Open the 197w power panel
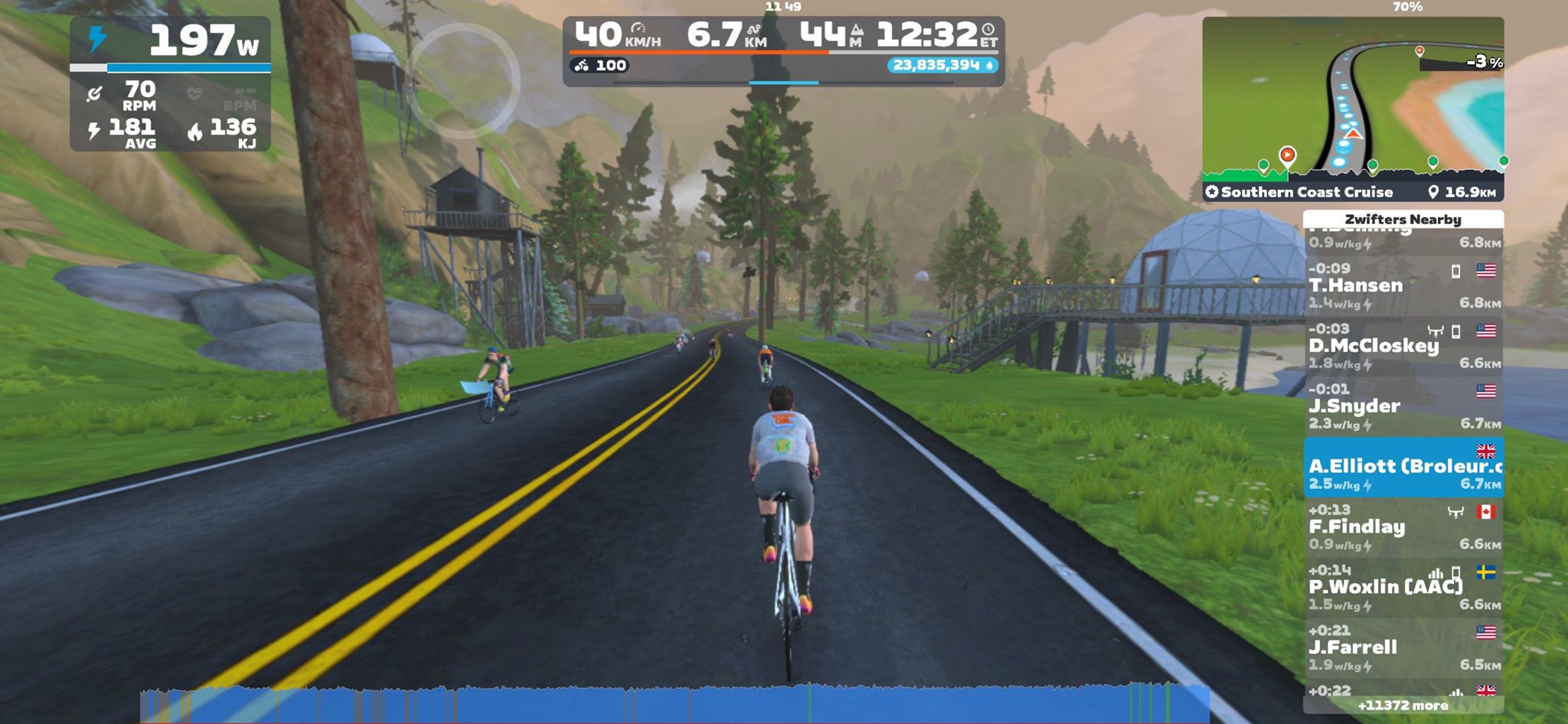Screen dimensions: 1568x724 click(x=170, y=83)
